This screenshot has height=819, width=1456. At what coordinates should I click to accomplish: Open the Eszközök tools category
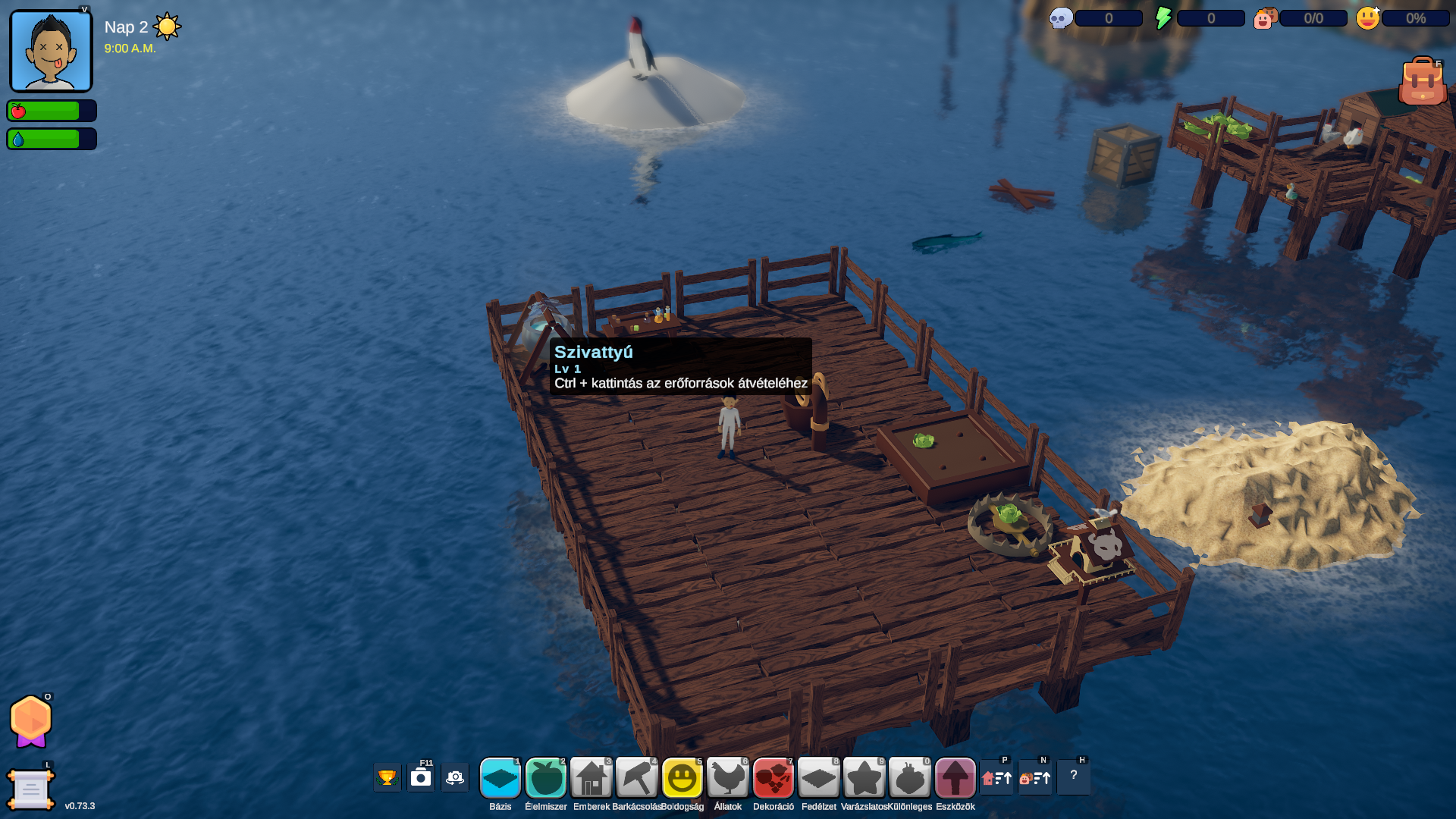click(x=955, y=778)
